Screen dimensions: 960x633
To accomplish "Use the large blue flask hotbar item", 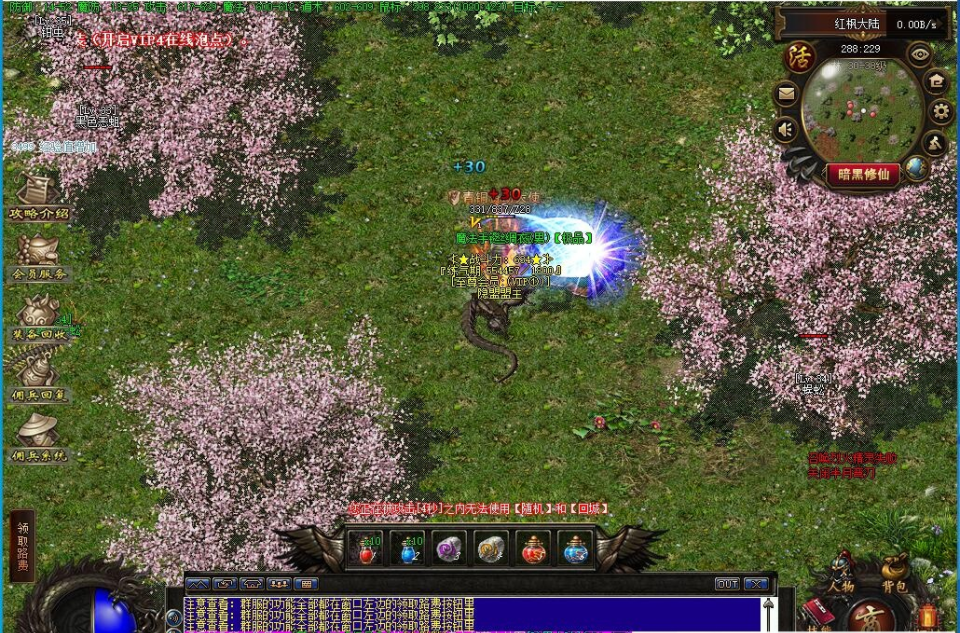I will click(575, 549).
